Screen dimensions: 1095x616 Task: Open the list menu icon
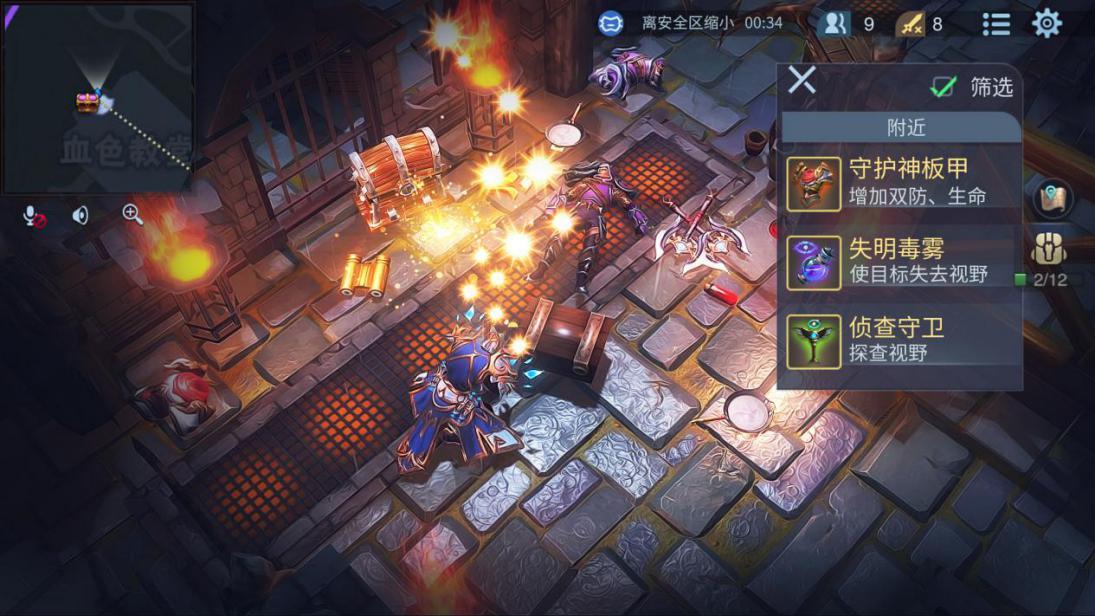point(995,24)
